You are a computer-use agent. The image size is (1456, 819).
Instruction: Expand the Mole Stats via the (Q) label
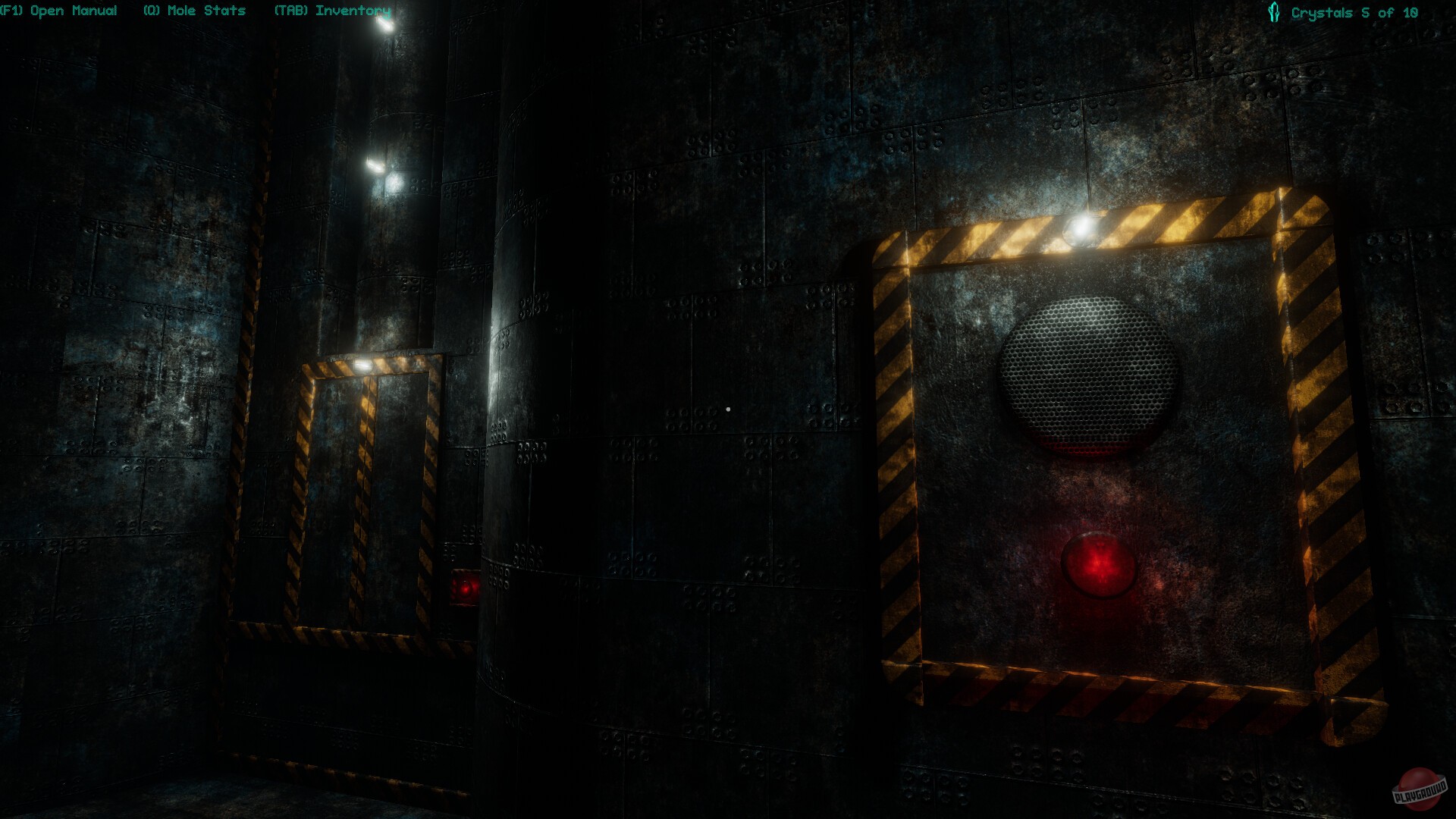(194, 11)
